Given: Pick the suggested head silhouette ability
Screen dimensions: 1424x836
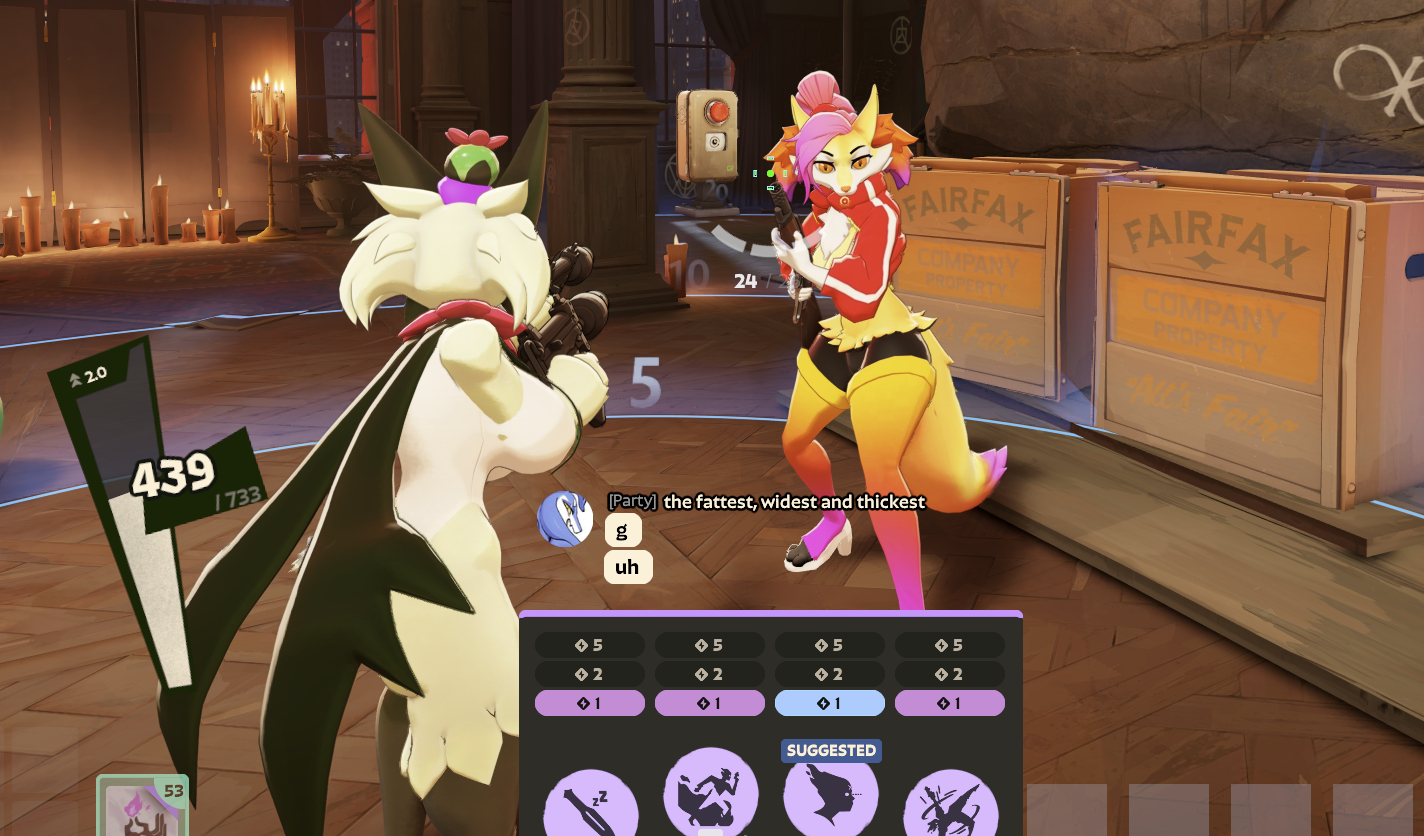Looking at the screenshot, I should (830, 797).
